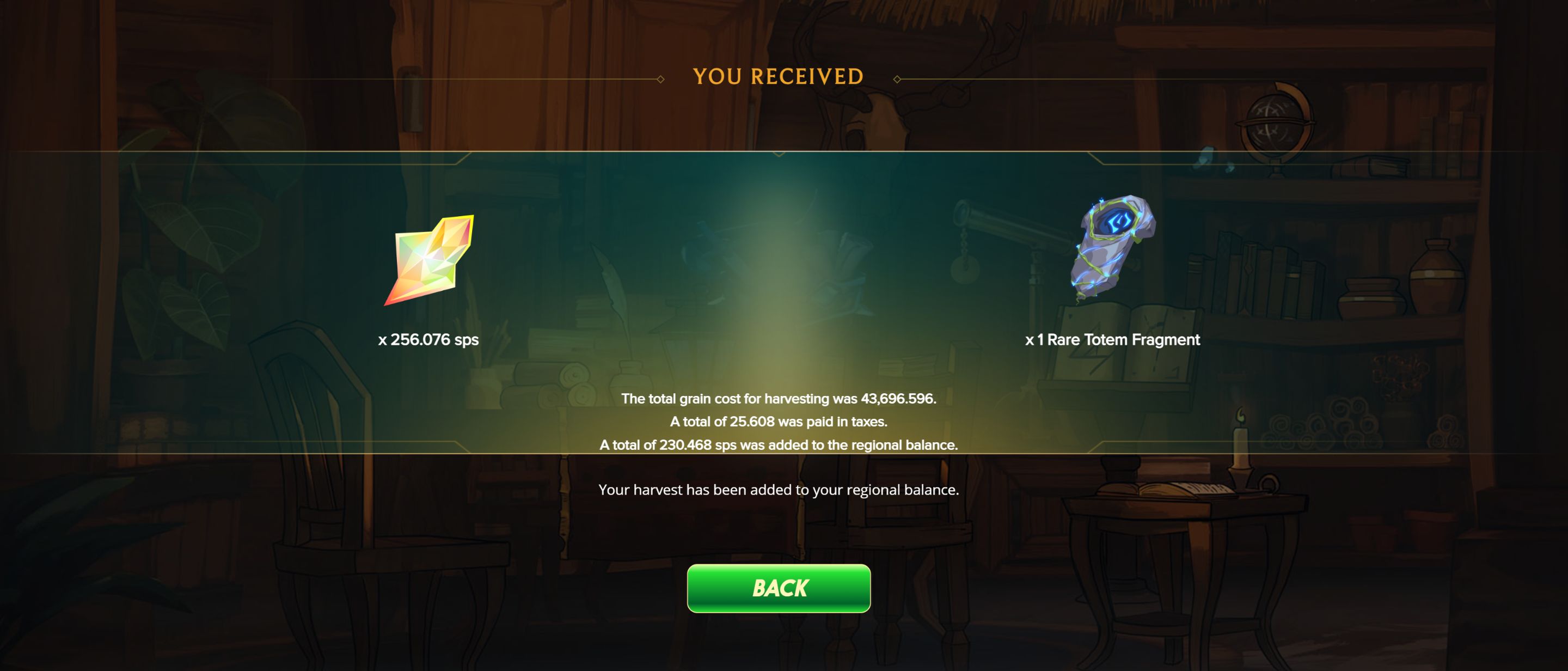Select the SPS crystal reward icon
The width and height of the screenshot is (1568, 671).
coord(429,260)
